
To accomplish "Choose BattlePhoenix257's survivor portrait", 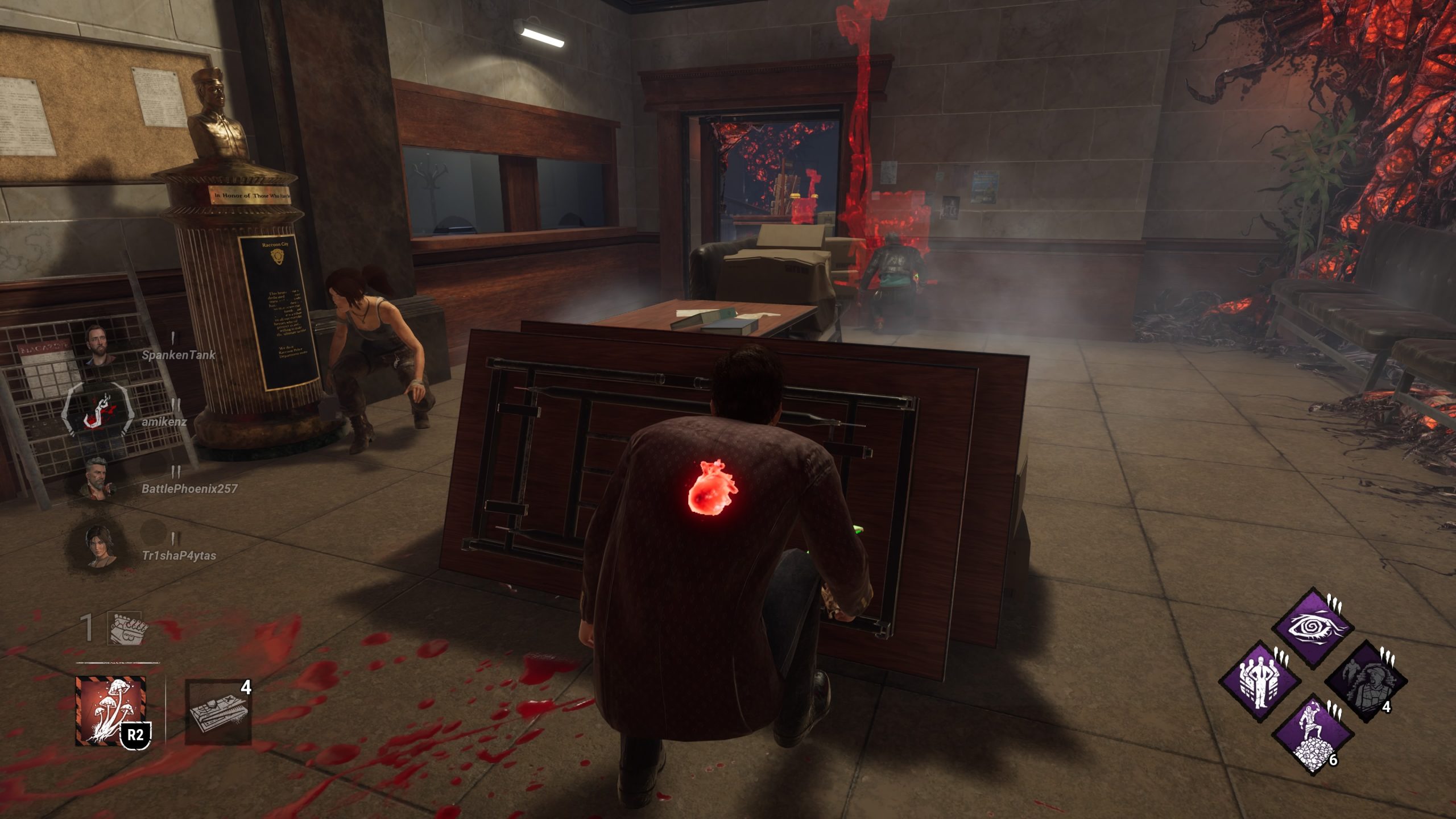I will pyautogui.click(x=98, y=479).
